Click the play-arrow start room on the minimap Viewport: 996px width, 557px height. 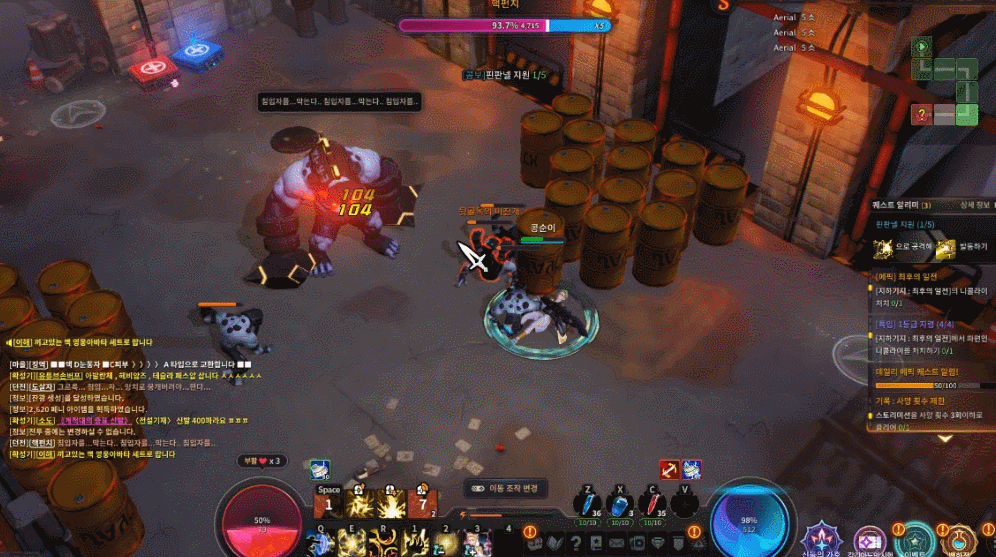[x=921, y=46]
